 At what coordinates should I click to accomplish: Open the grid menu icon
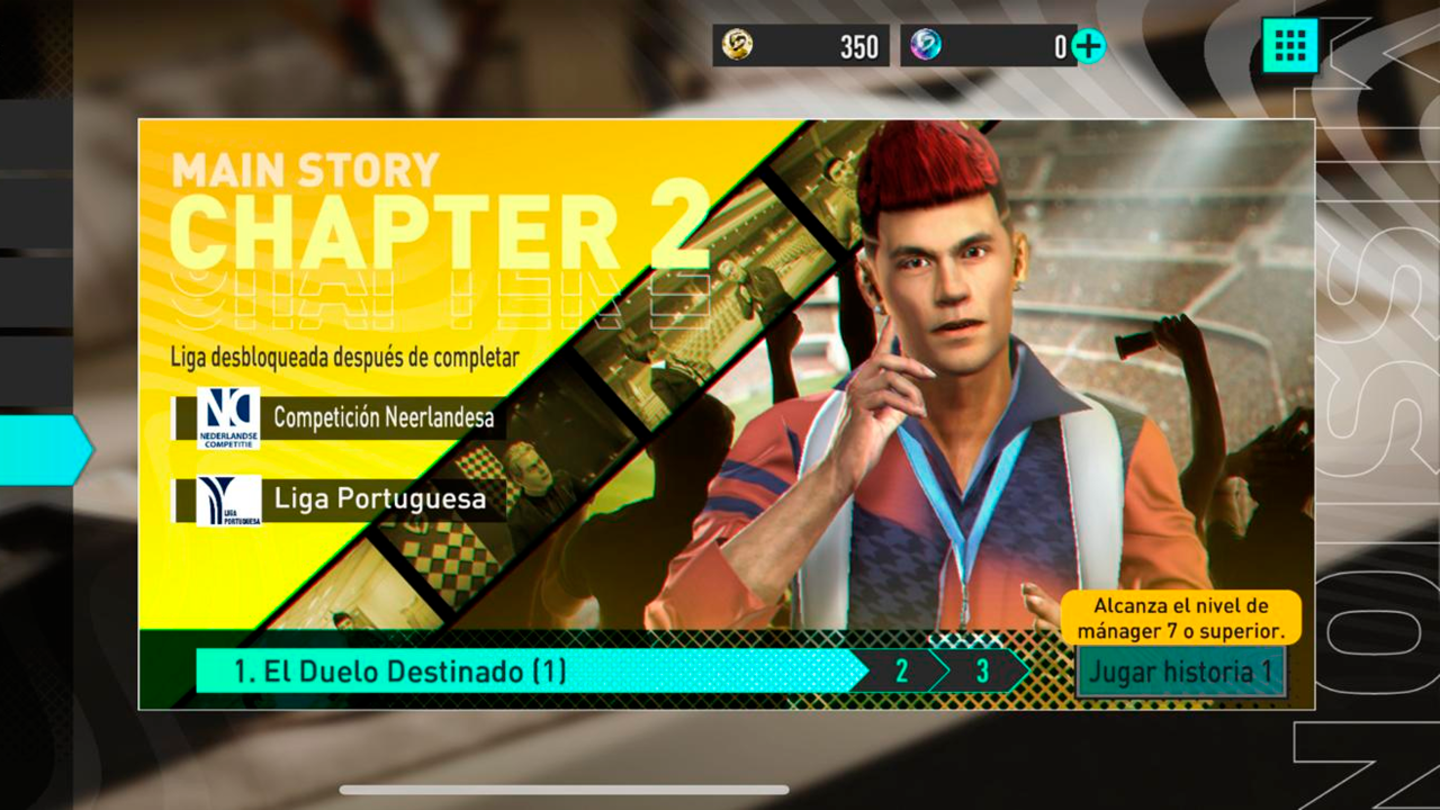1290,45
